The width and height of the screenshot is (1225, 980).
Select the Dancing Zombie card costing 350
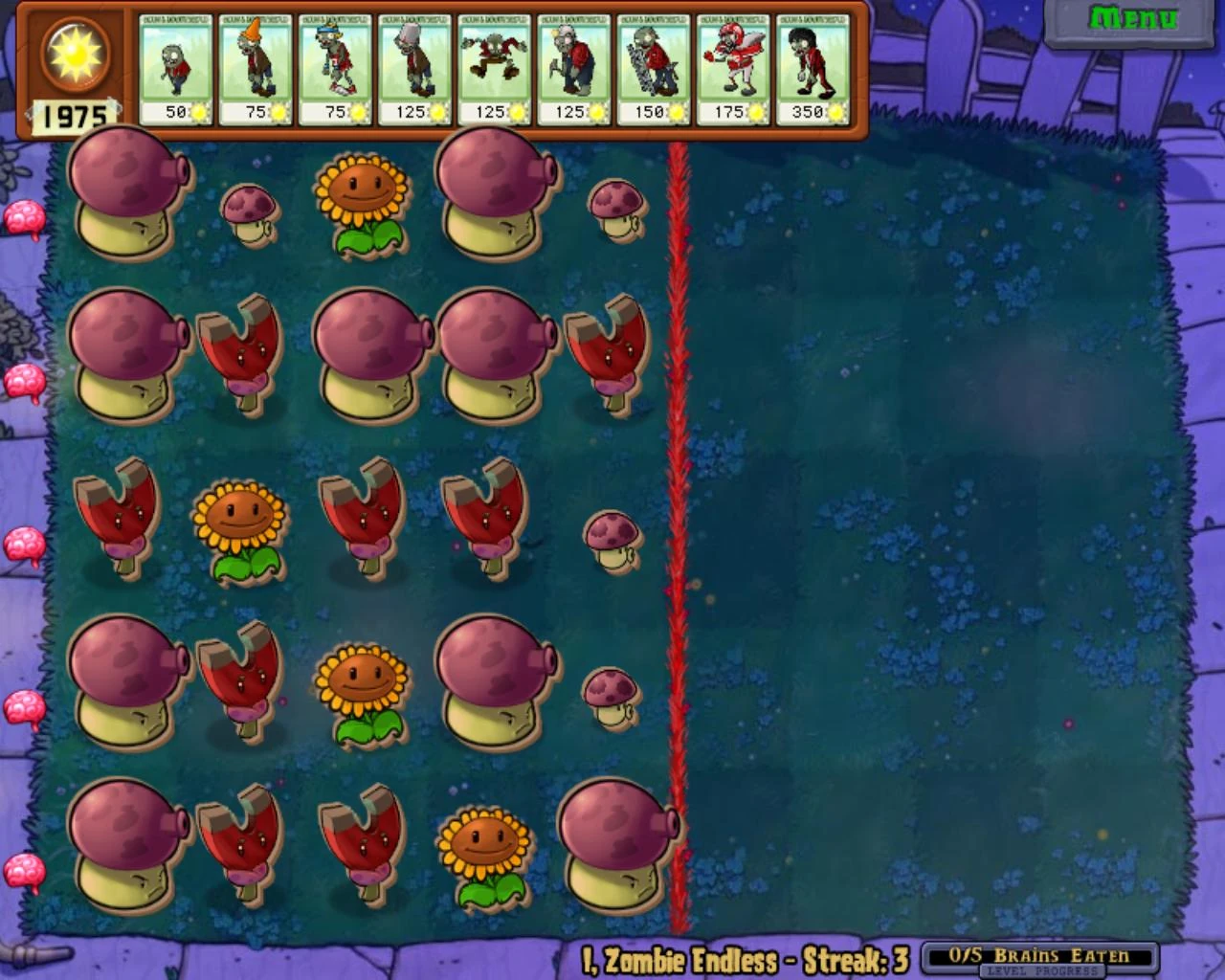813,67
